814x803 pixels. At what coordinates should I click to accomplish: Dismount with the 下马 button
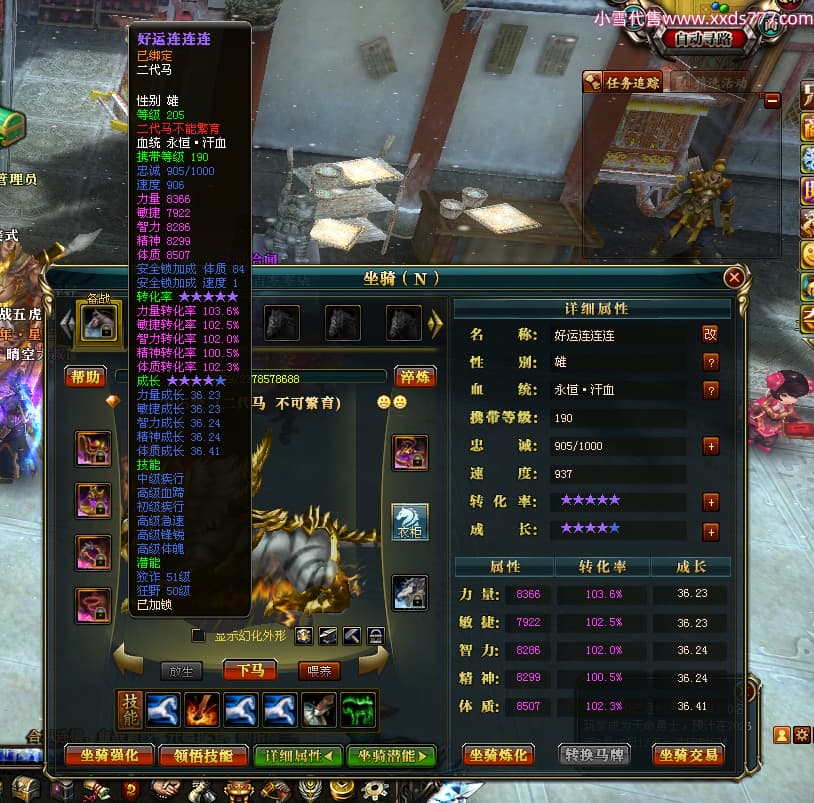250,670
